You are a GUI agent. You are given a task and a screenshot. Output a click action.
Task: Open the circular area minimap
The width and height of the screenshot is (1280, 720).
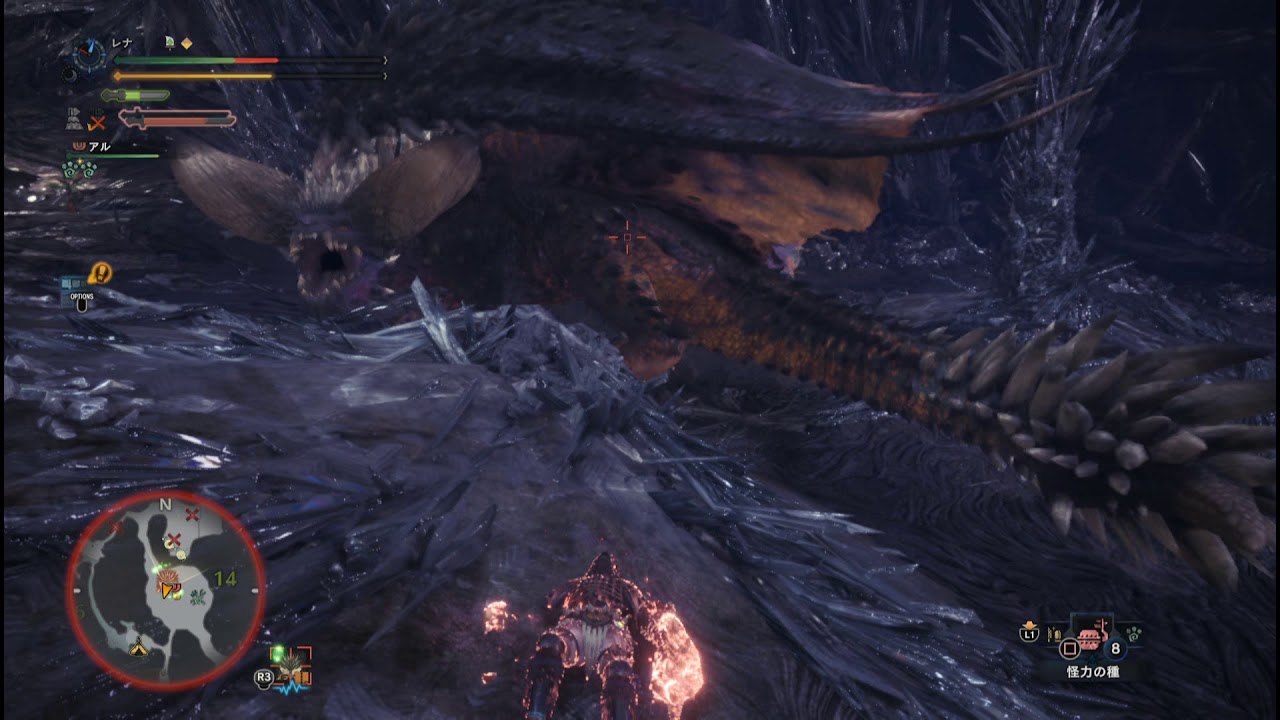[166, 591]
